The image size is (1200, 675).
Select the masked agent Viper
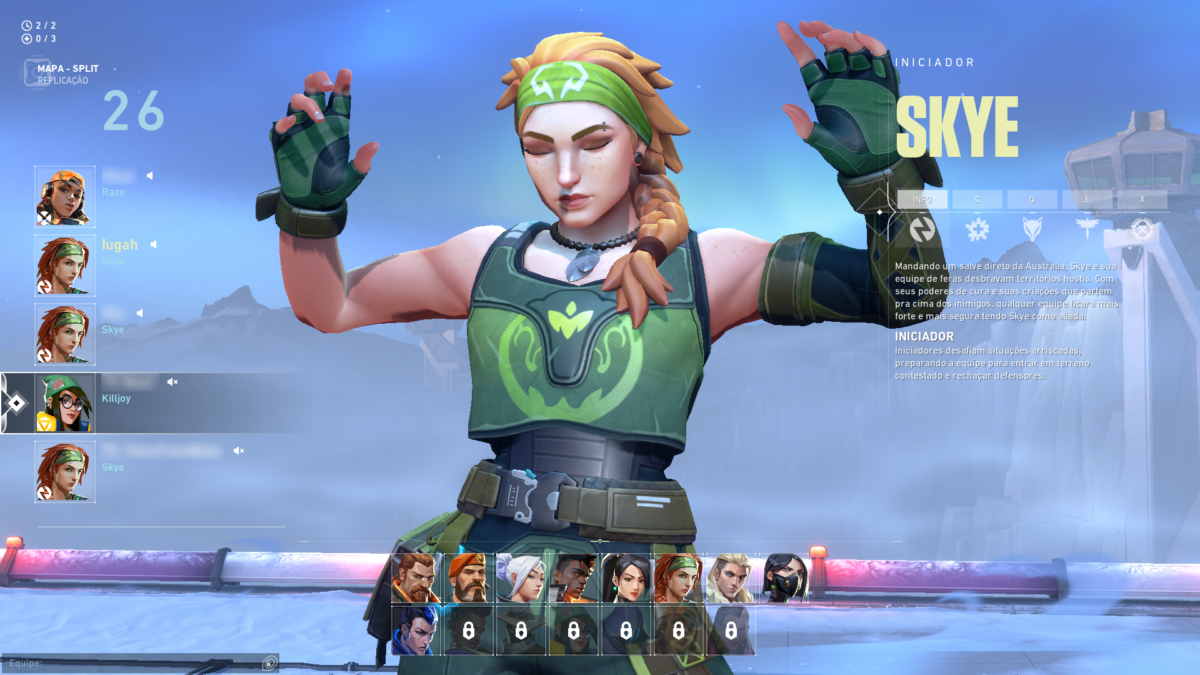pyautogui.click(x=785, y=578)
